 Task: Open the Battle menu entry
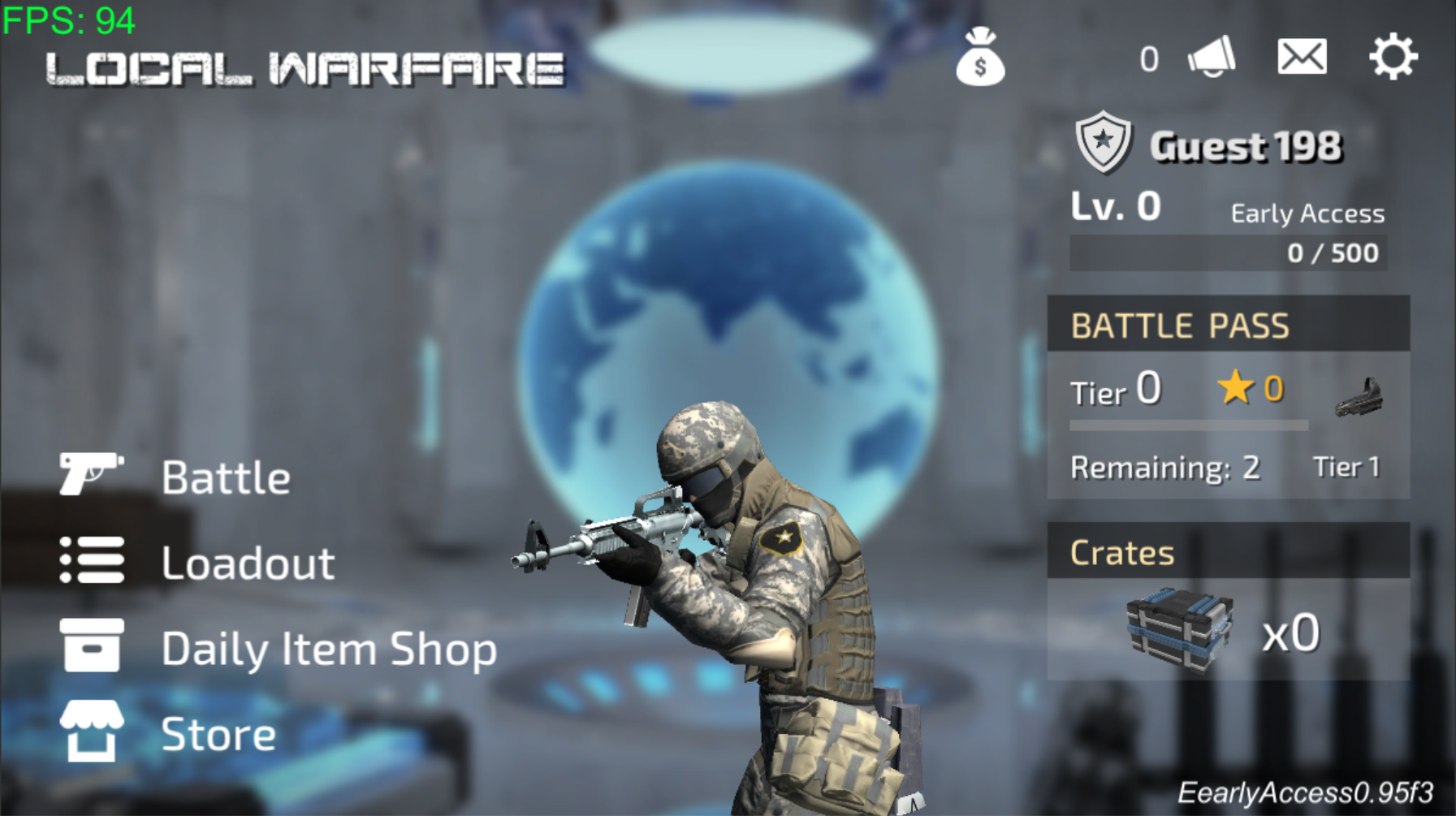coord(226,477)
